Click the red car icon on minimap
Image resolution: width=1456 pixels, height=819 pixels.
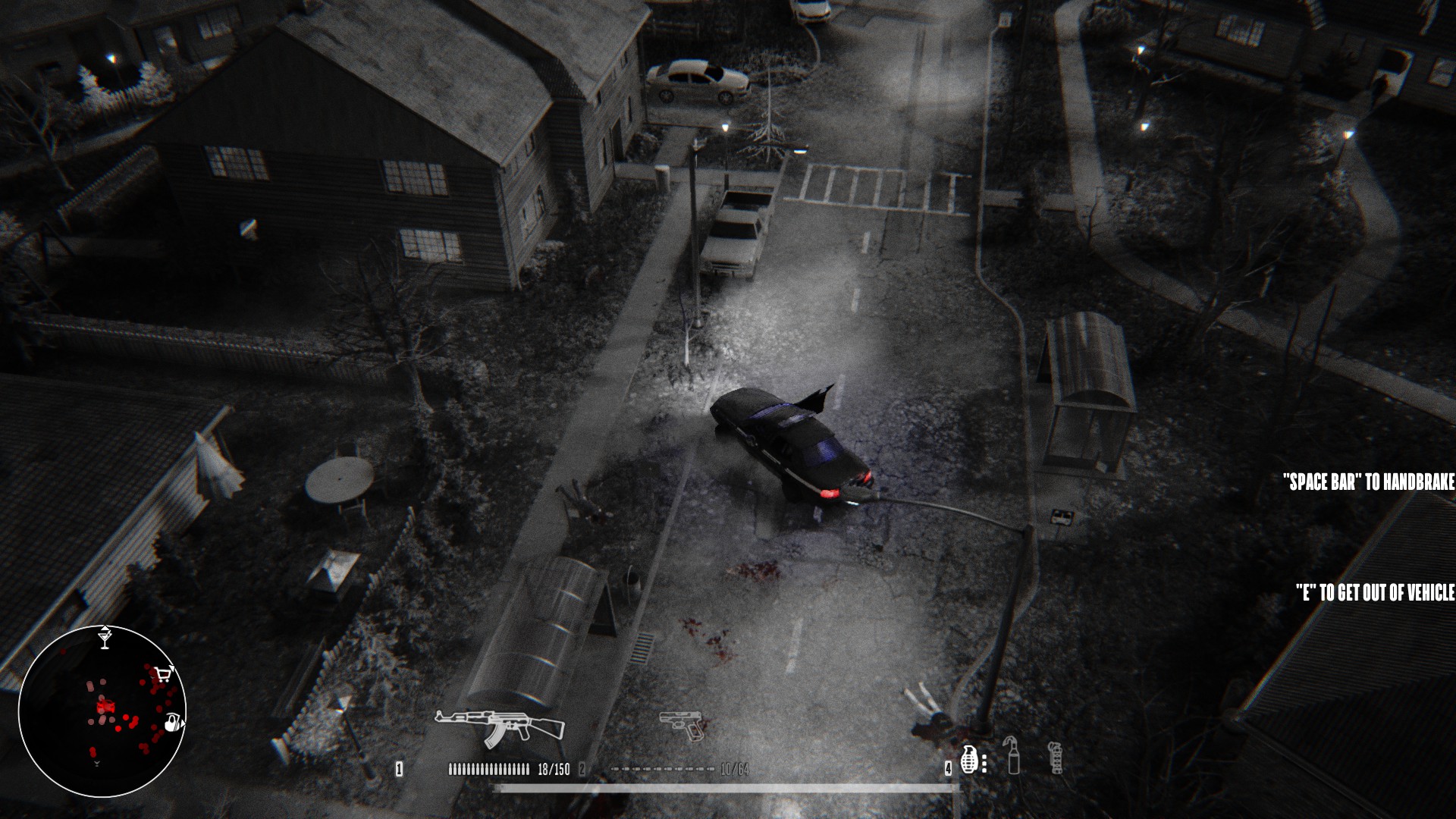coord(105,708)
